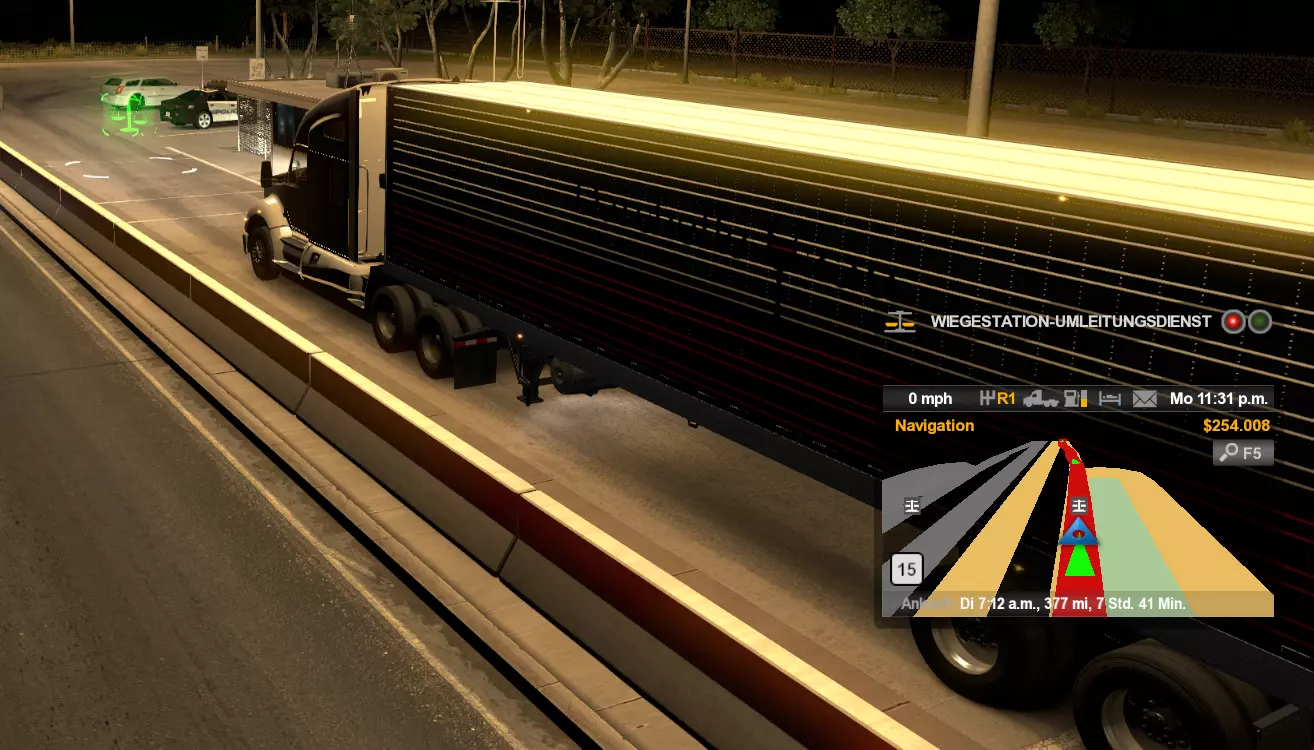
Task: Click the bed rest indicator icon
Action: [x=1110, y=399]
